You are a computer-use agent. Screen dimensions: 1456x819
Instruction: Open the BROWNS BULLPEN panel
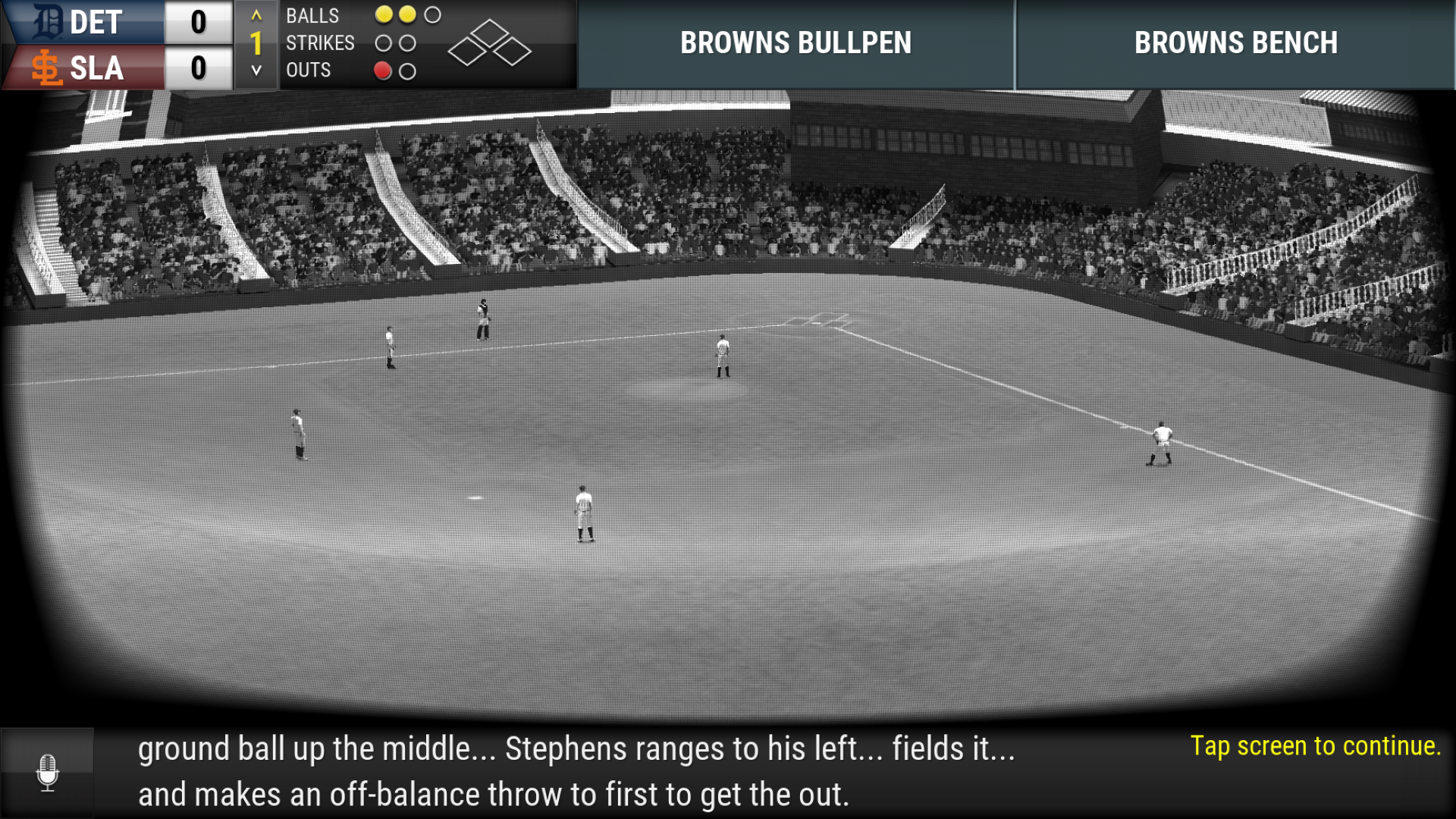tap(795, 43)
